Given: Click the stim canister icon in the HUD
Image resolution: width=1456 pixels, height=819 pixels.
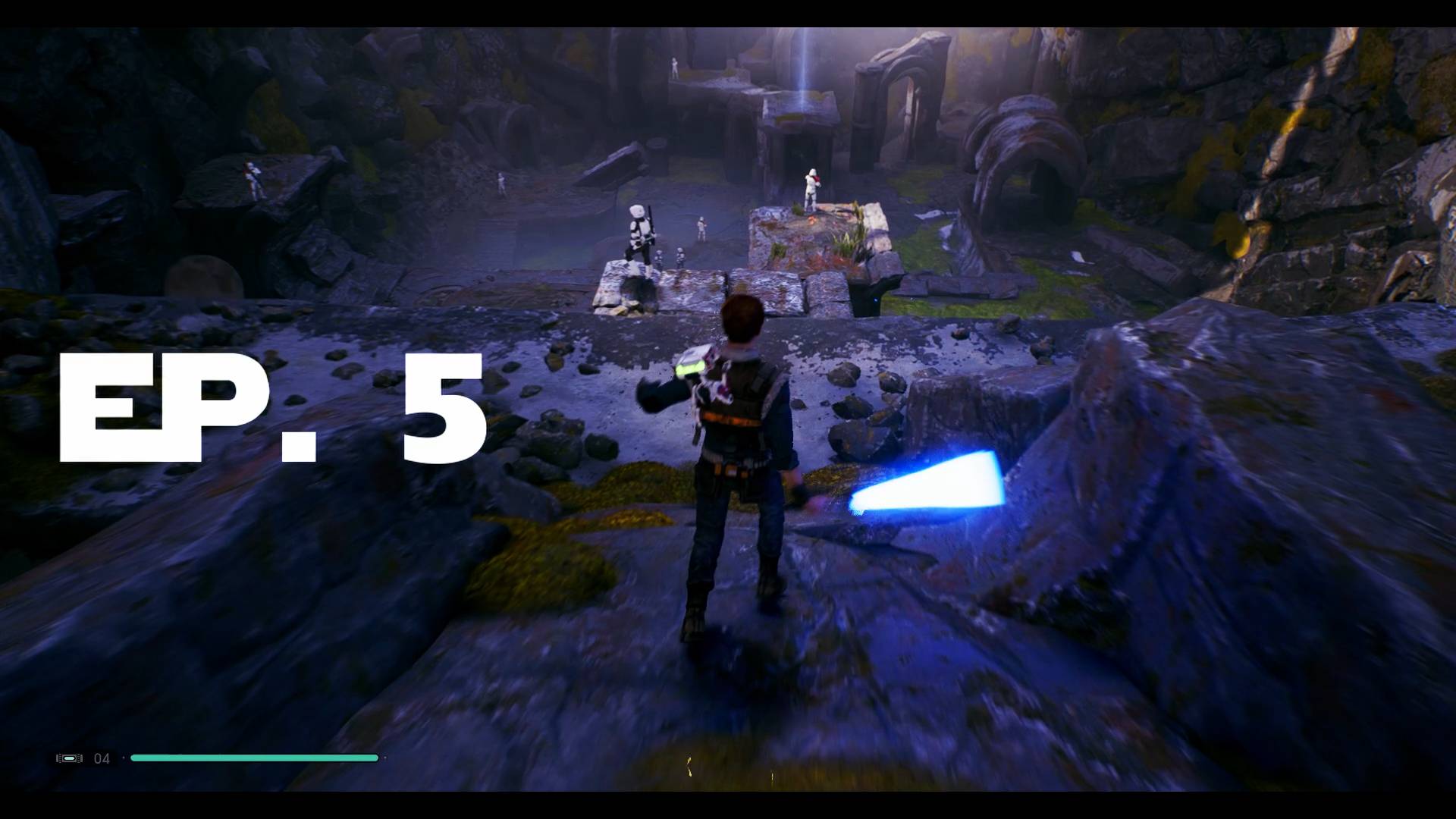Looking at the screenshot, I should tap(70, 758).
